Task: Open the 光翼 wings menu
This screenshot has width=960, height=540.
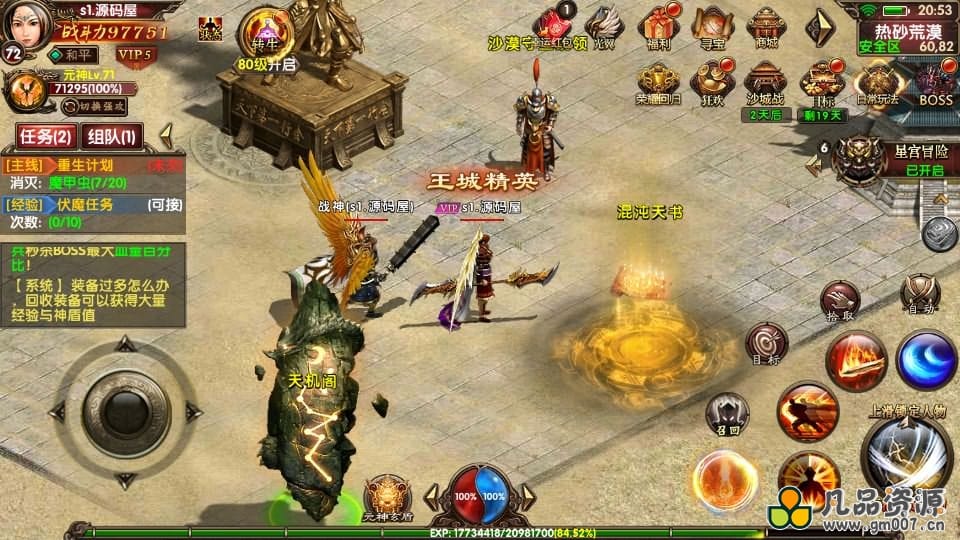Action: pos(603,26)
